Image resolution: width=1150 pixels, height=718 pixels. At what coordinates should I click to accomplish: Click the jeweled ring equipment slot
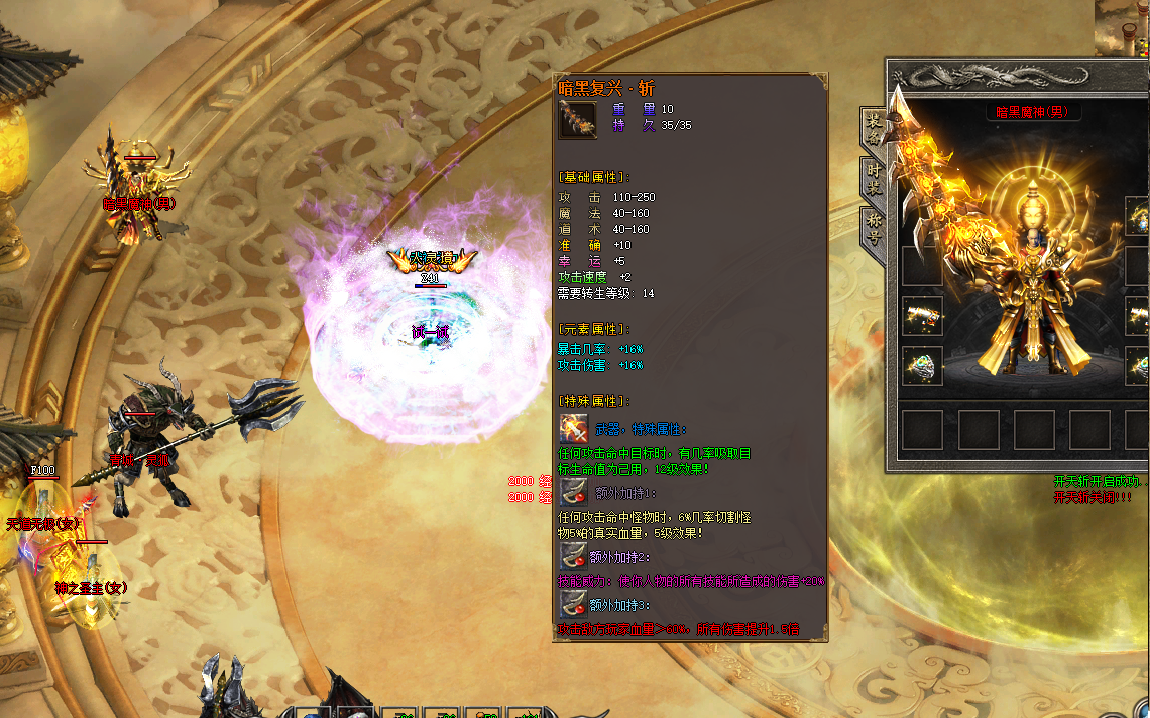click(922, 366)
